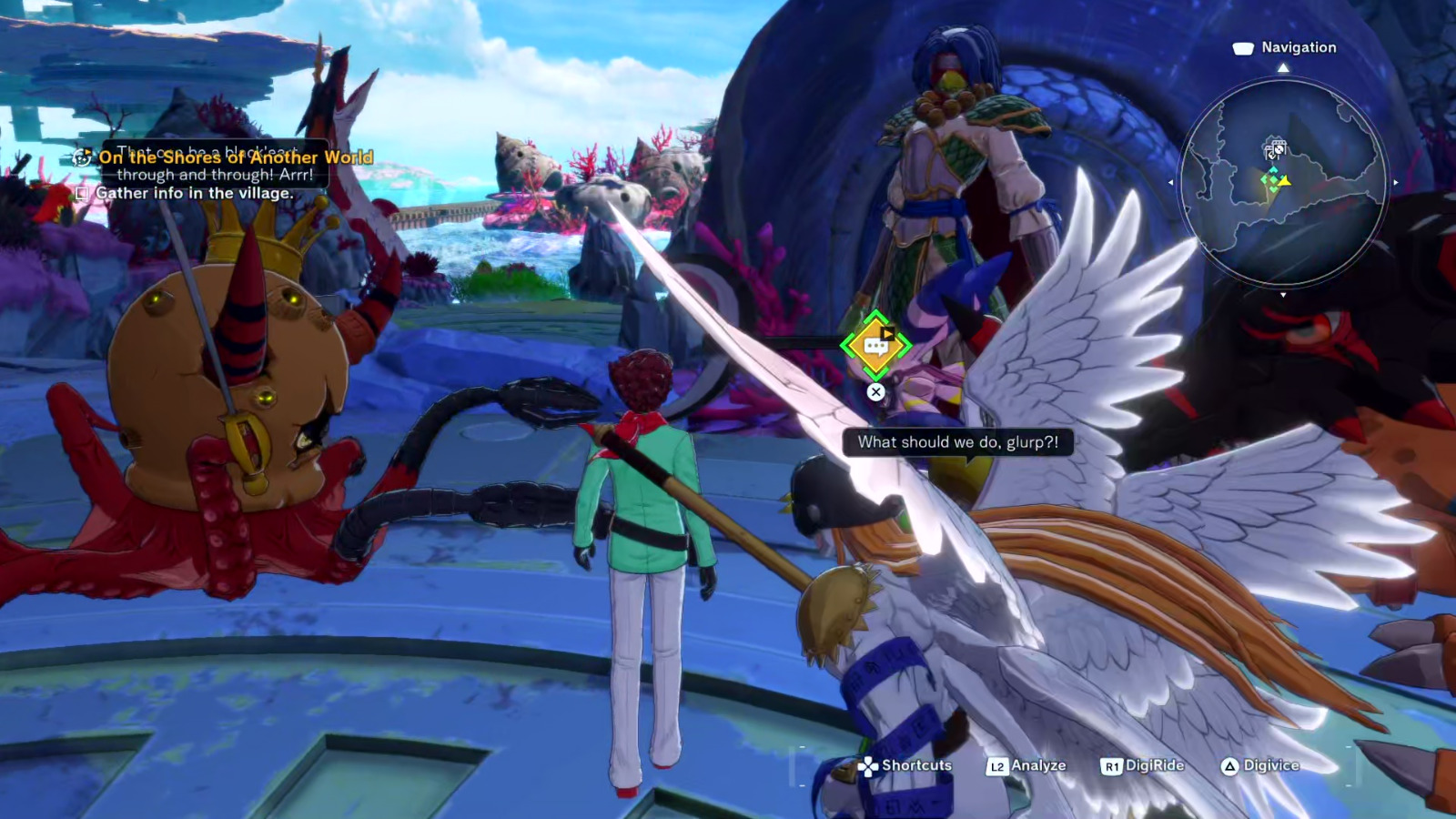This screenshot has width=1456, height=819.
Task: Select the Navigation label above the minimap
Action: (1298, 47)
